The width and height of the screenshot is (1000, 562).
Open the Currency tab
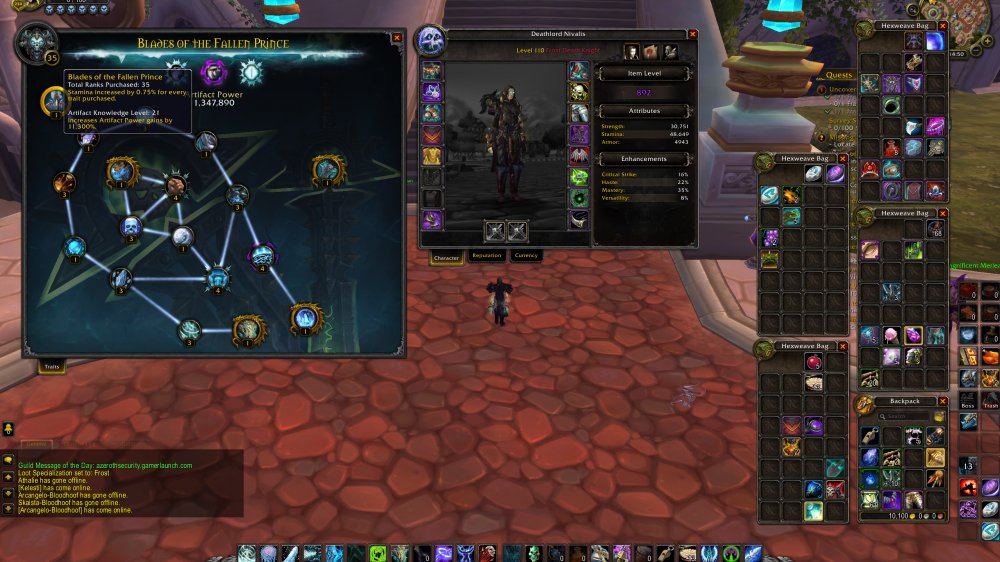(x=525, y=256)
